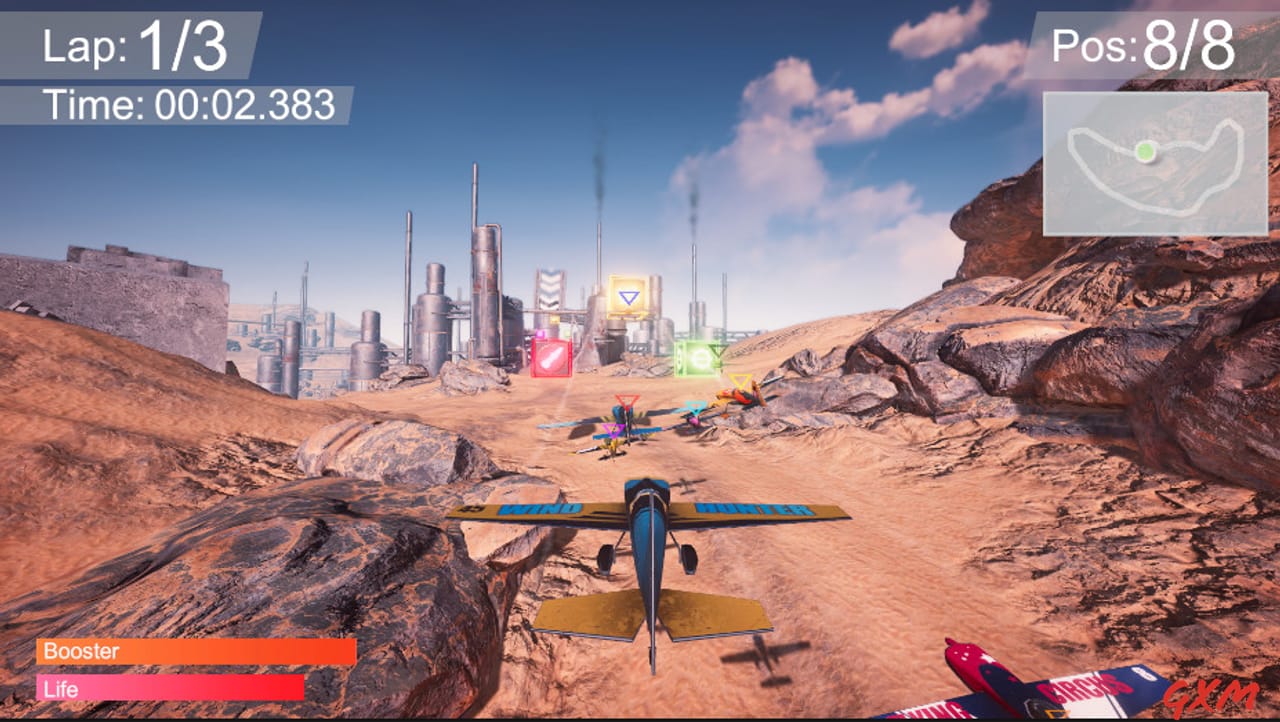
Task: Click the pink Life bar
Action: pos(170,688)
